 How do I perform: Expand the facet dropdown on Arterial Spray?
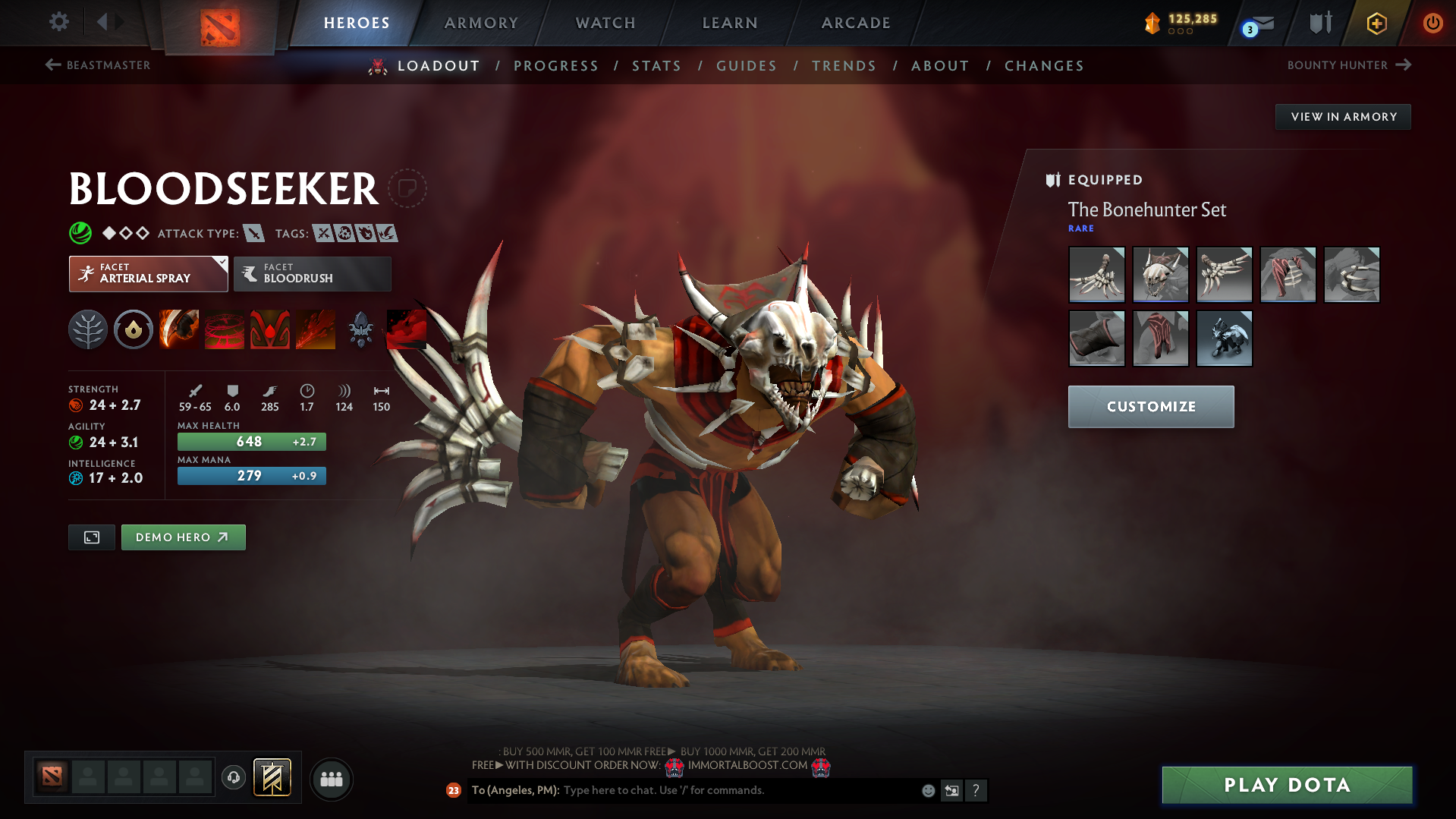click(x=221, y=262)
